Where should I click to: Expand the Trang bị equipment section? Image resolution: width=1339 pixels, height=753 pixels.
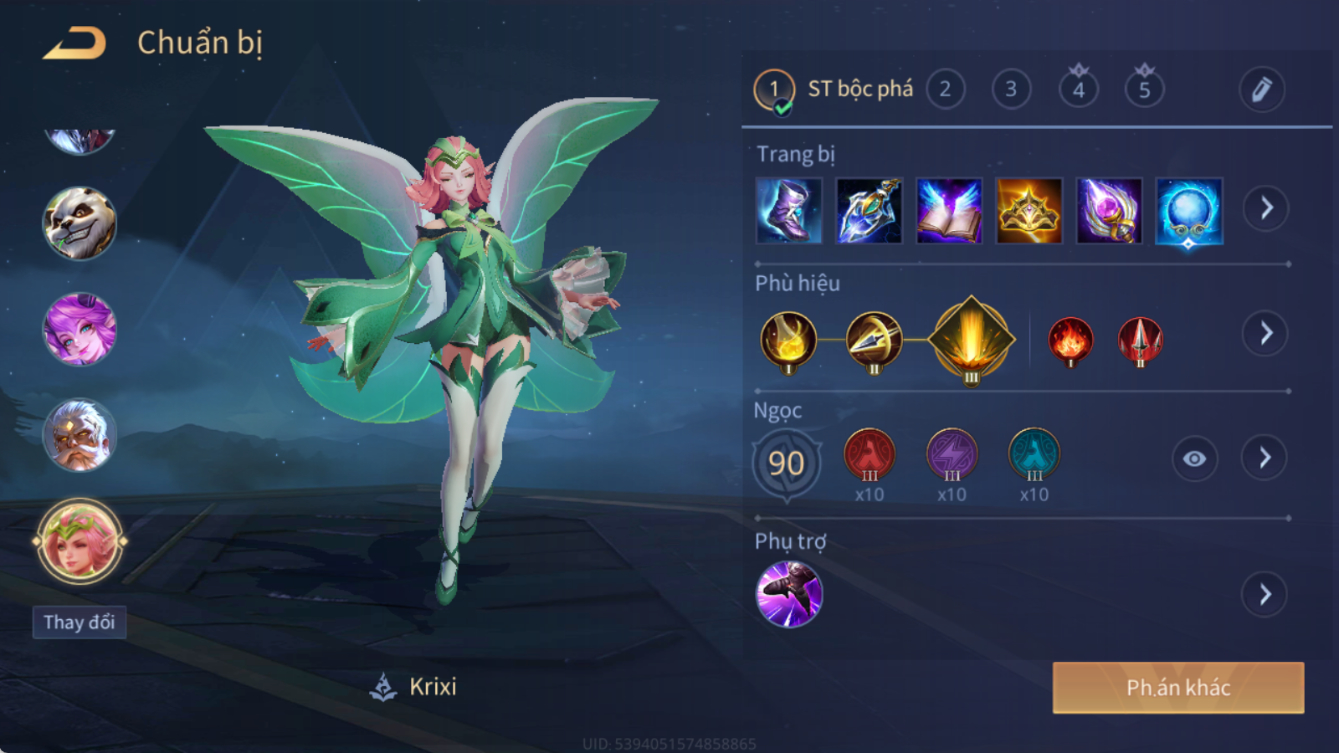1265,209
